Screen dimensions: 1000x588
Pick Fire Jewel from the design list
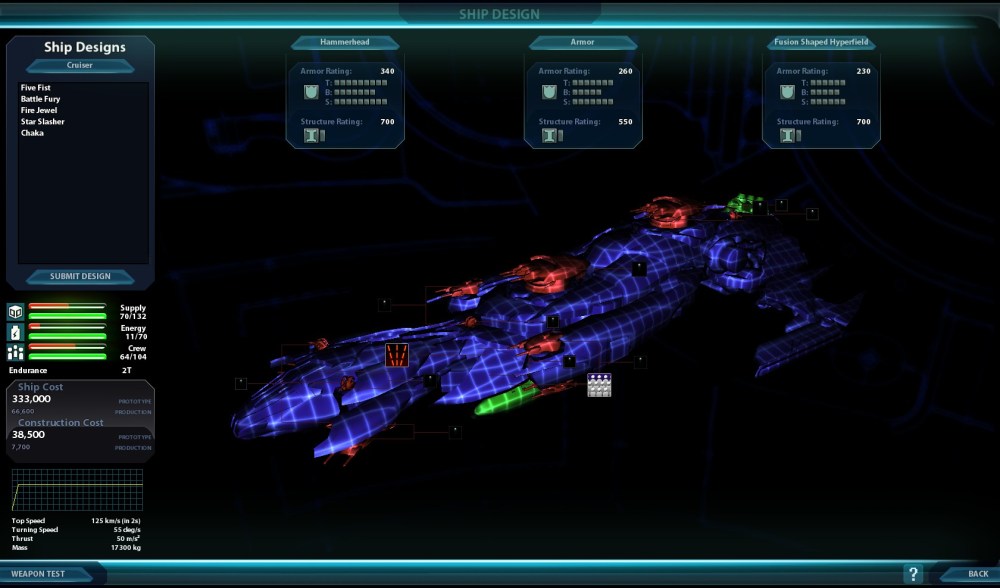[38, 110]
